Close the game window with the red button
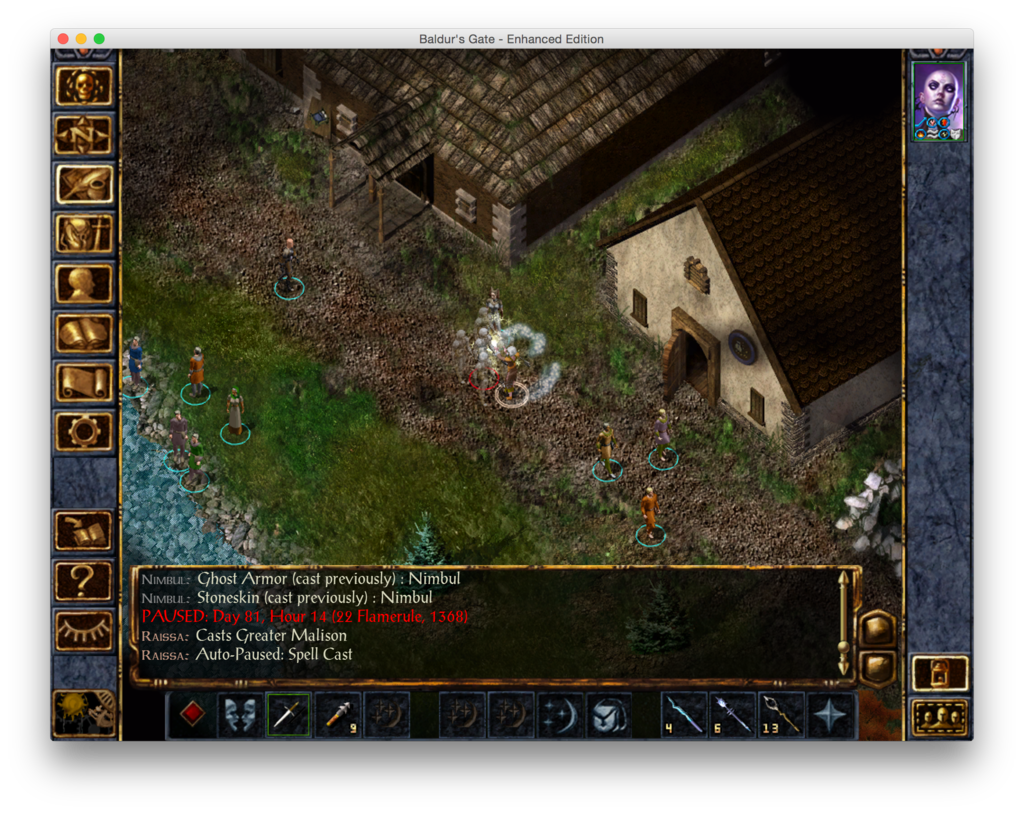The image size is (1024, 813). [x=63, y=39]
